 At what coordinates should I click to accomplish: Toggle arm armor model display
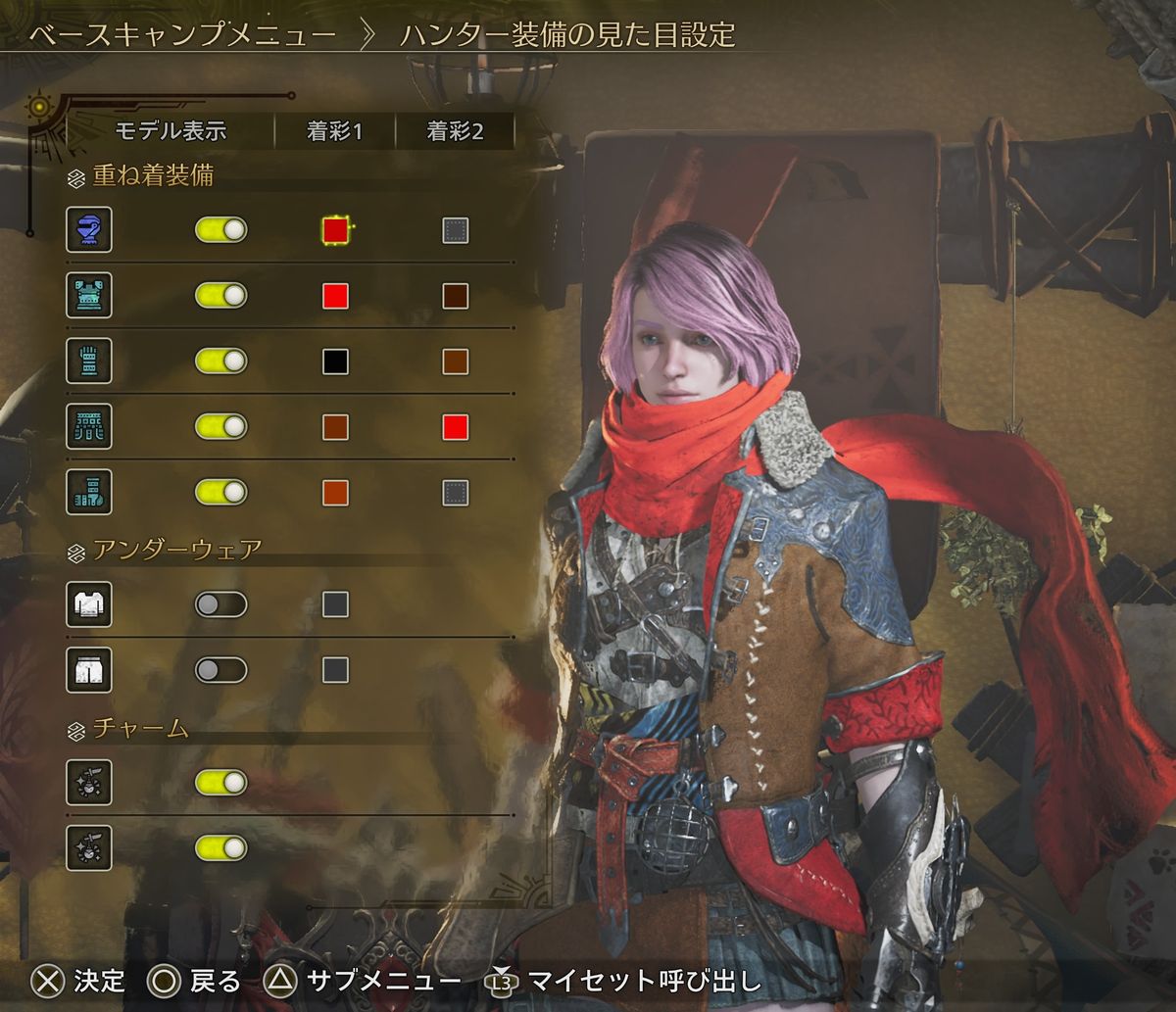(x=220, y=361)
